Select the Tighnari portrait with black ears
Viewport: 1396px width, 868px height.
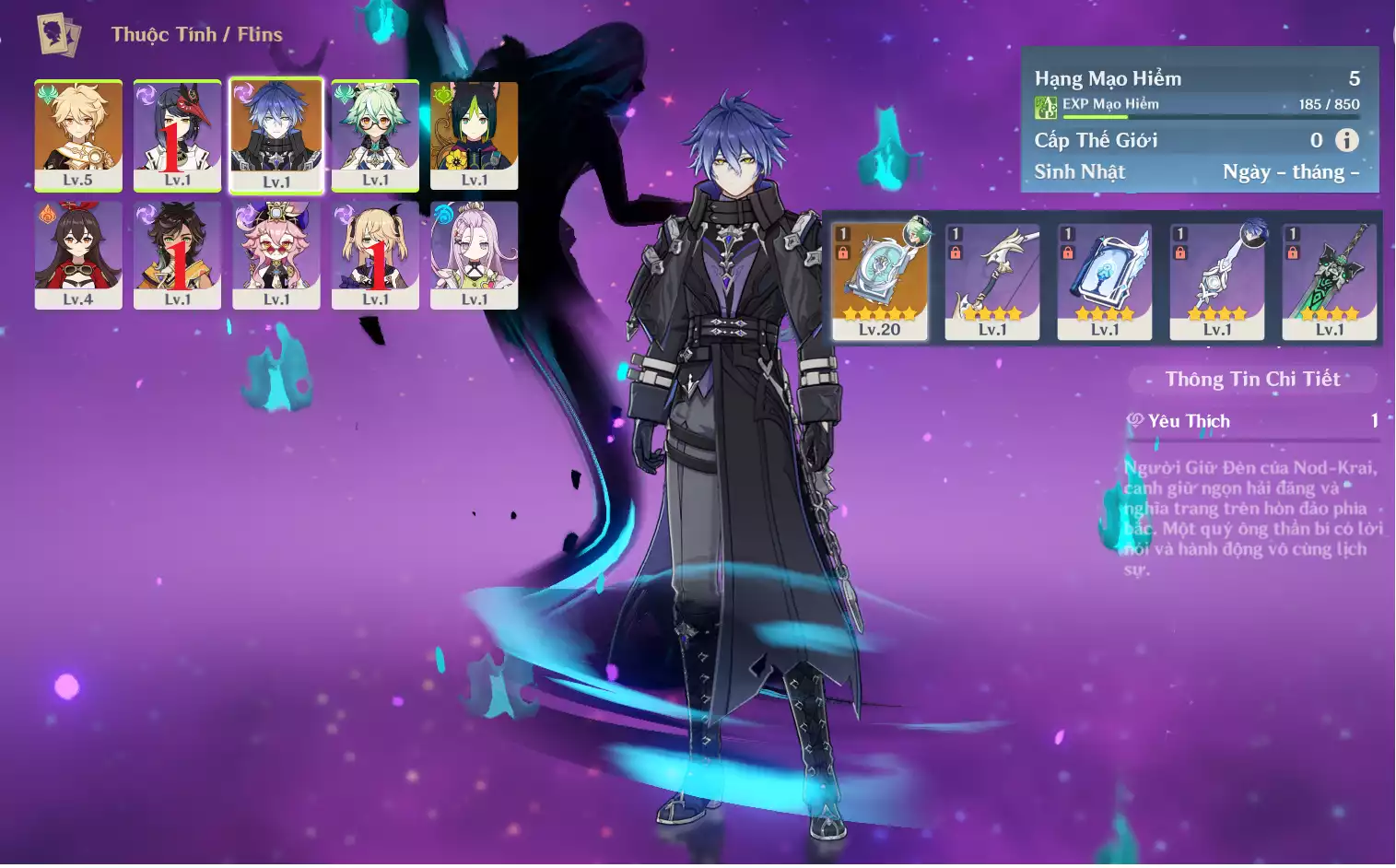pos(474,135)
